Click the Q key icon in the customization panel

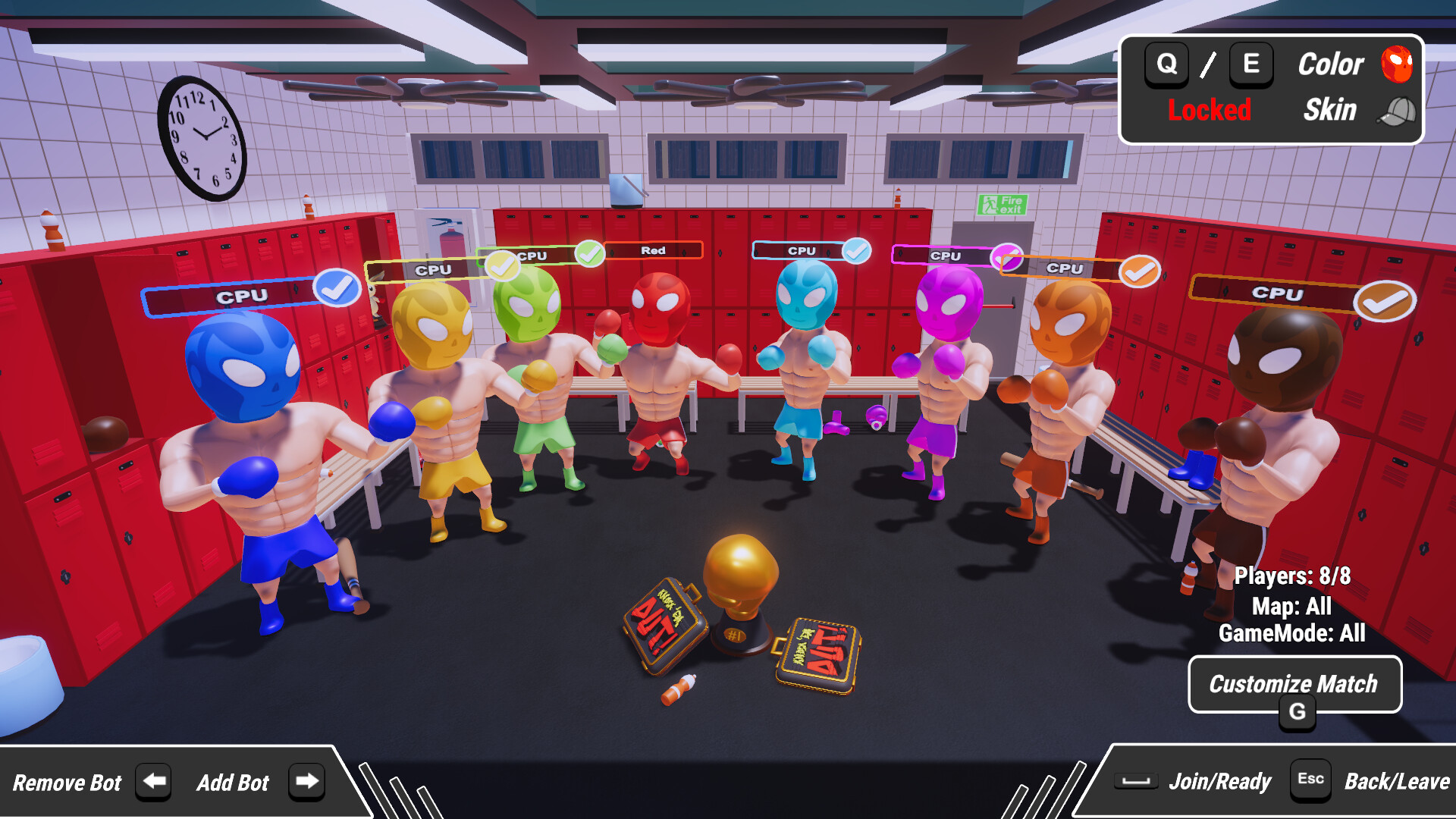(x=1166, y=64)
